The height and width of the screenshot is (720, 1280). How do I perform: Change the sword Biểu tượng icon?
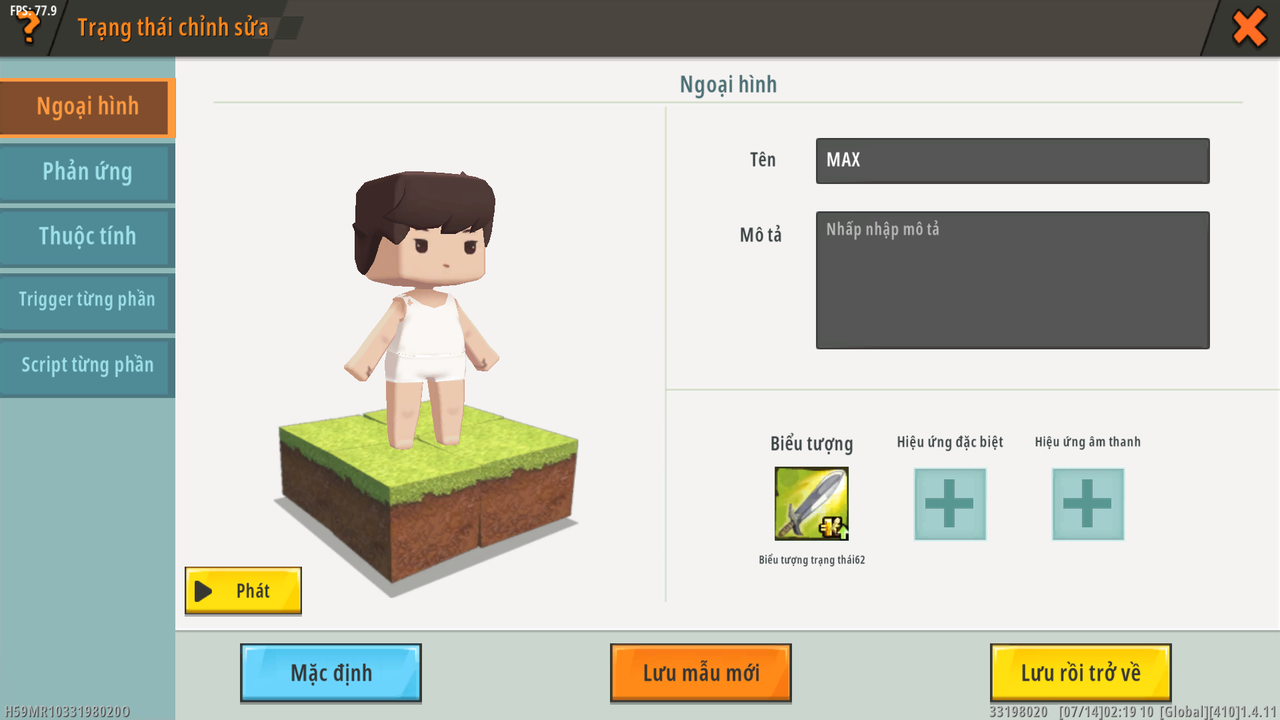(811, 504)
